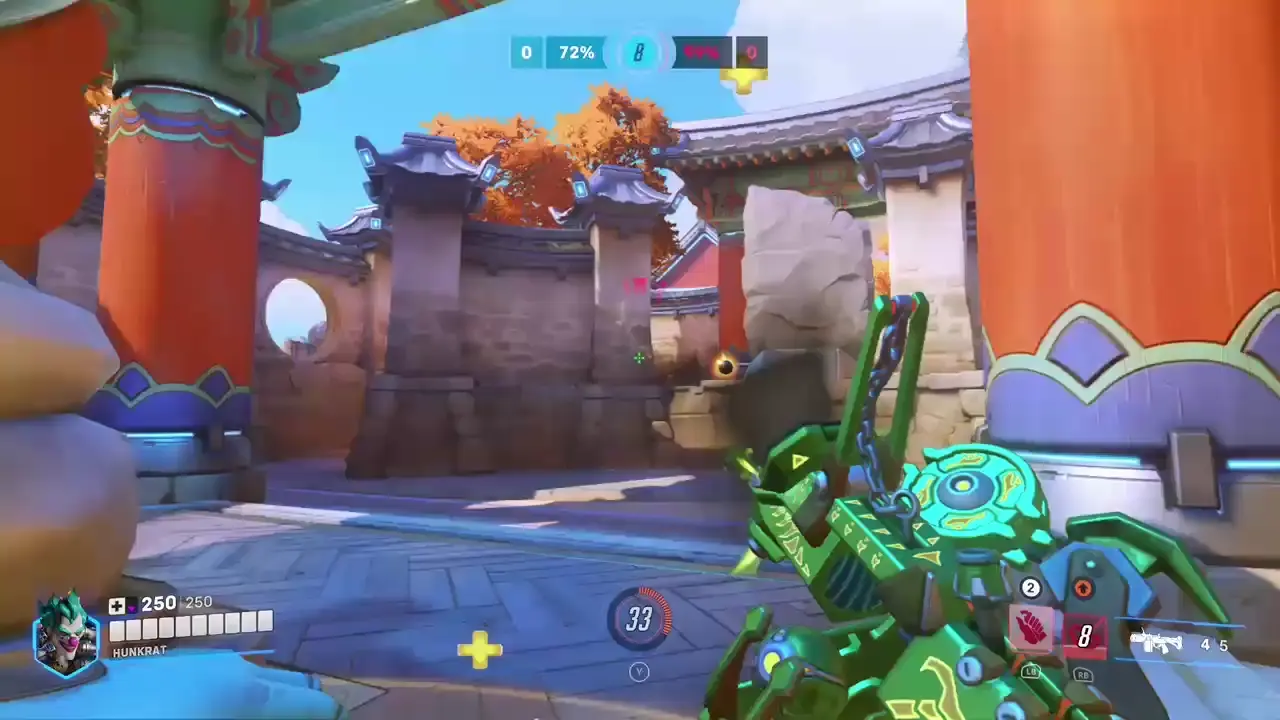Toggle the Y button prompt below ultimate meter
Viewport: 1280px width, 720px height.
[x=639, y=672]
